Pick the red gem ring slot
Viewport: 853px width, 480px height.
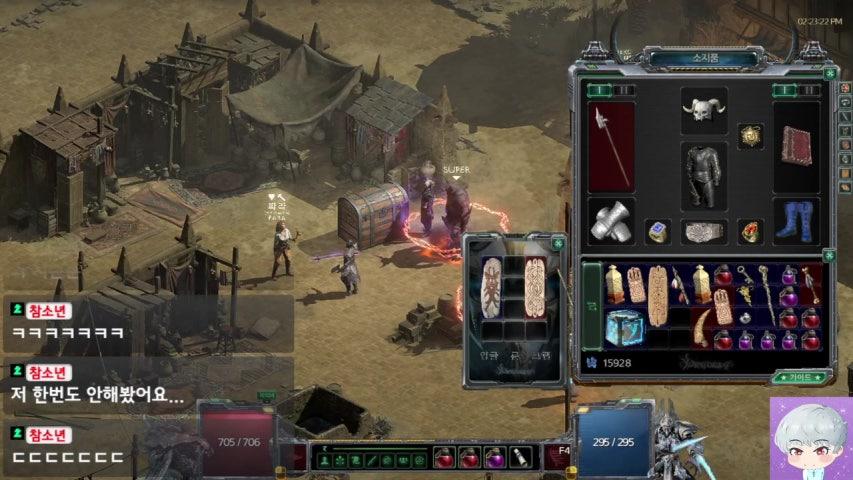(750, 232)
